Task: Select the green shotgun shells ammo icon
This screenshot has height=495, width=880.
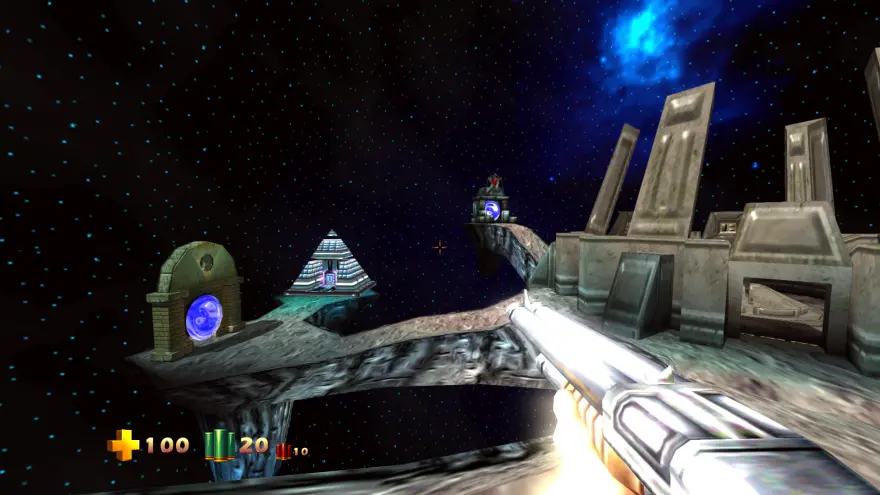Action: click(x=219, y=445)
